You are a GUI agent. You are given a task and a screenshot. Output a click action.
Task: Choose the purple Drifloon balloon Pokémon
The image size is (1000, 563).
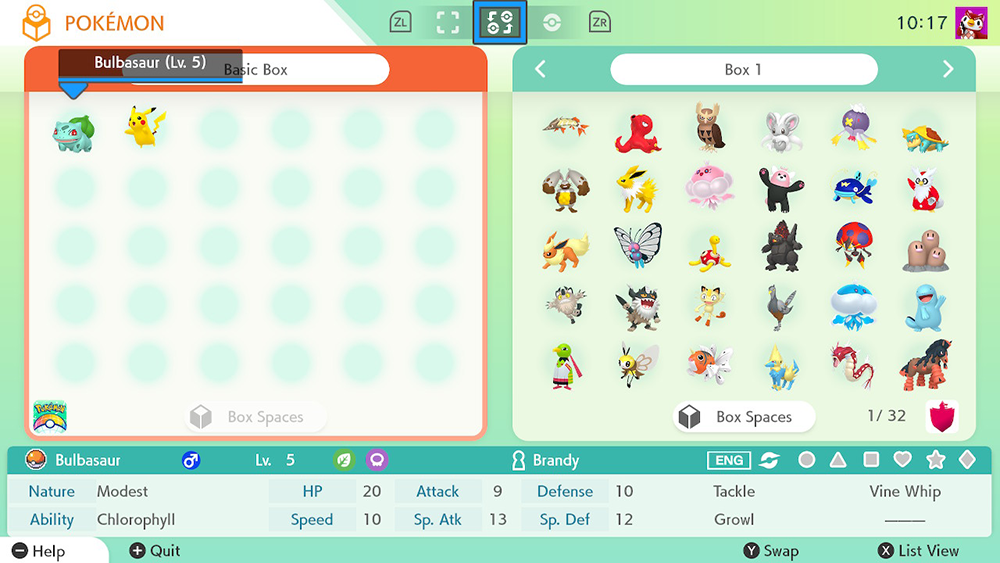pos(852,129)
